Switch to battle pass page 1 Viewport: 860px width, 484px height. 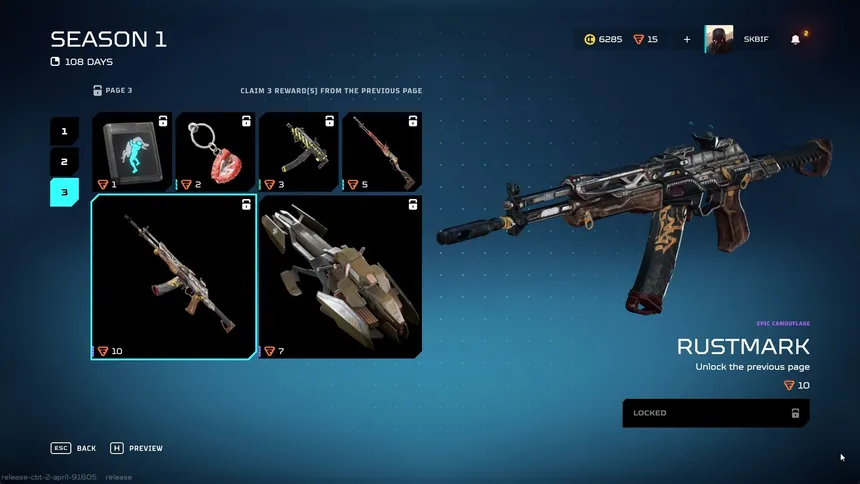point(64,131)
